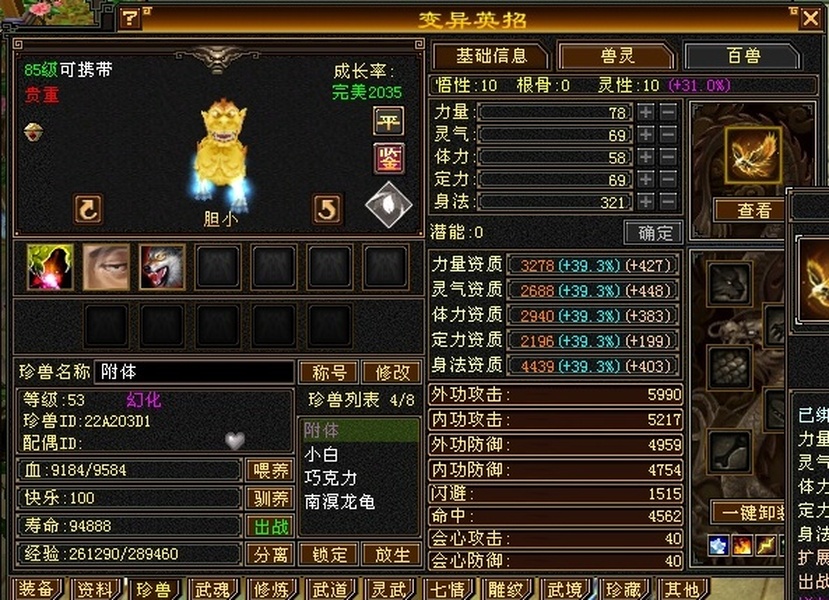
Task: Select the wolf head skill icon
Action: pos(162,267)
